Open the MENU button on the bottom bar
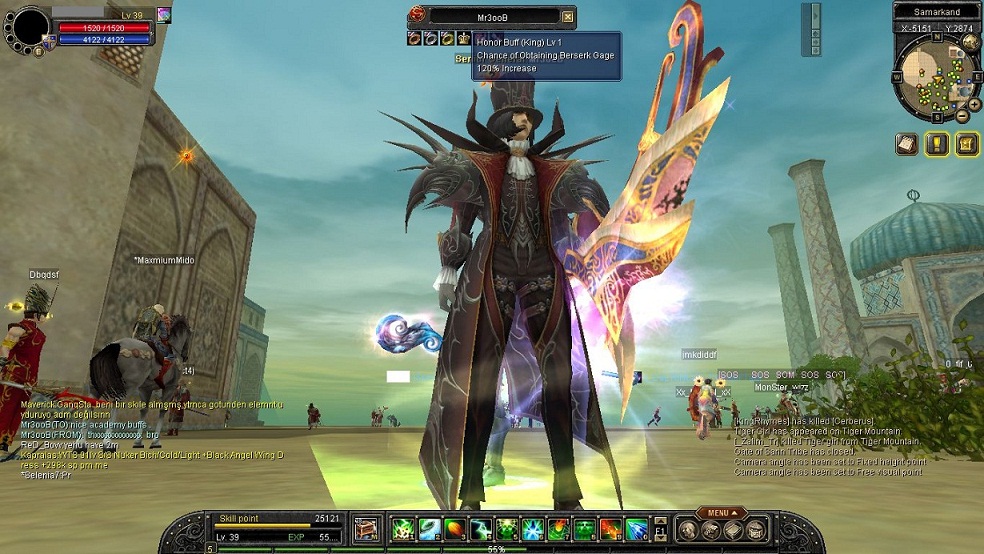984x554 pixels. pyautogui.click(x=720, y=513)
